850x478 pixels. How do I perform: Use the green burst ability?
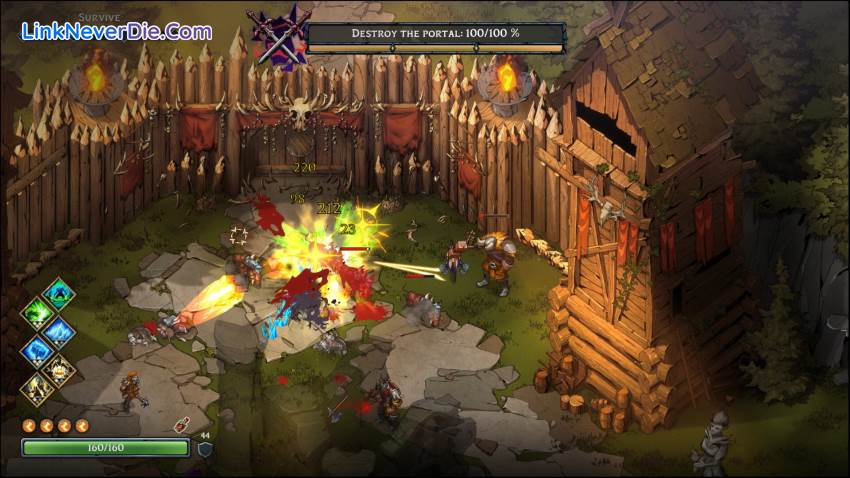coord(39,313)
